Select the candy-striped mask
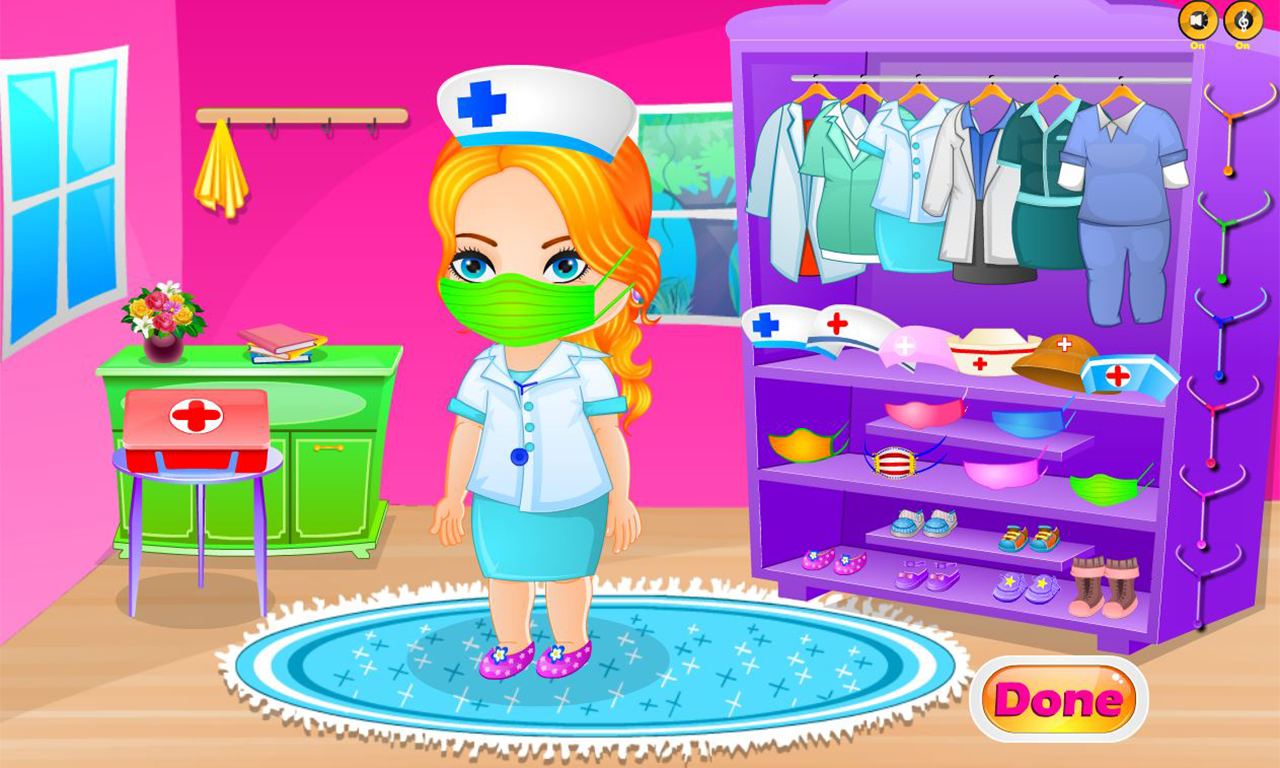Screen dimensions: 1280x768 click(896, 462)
